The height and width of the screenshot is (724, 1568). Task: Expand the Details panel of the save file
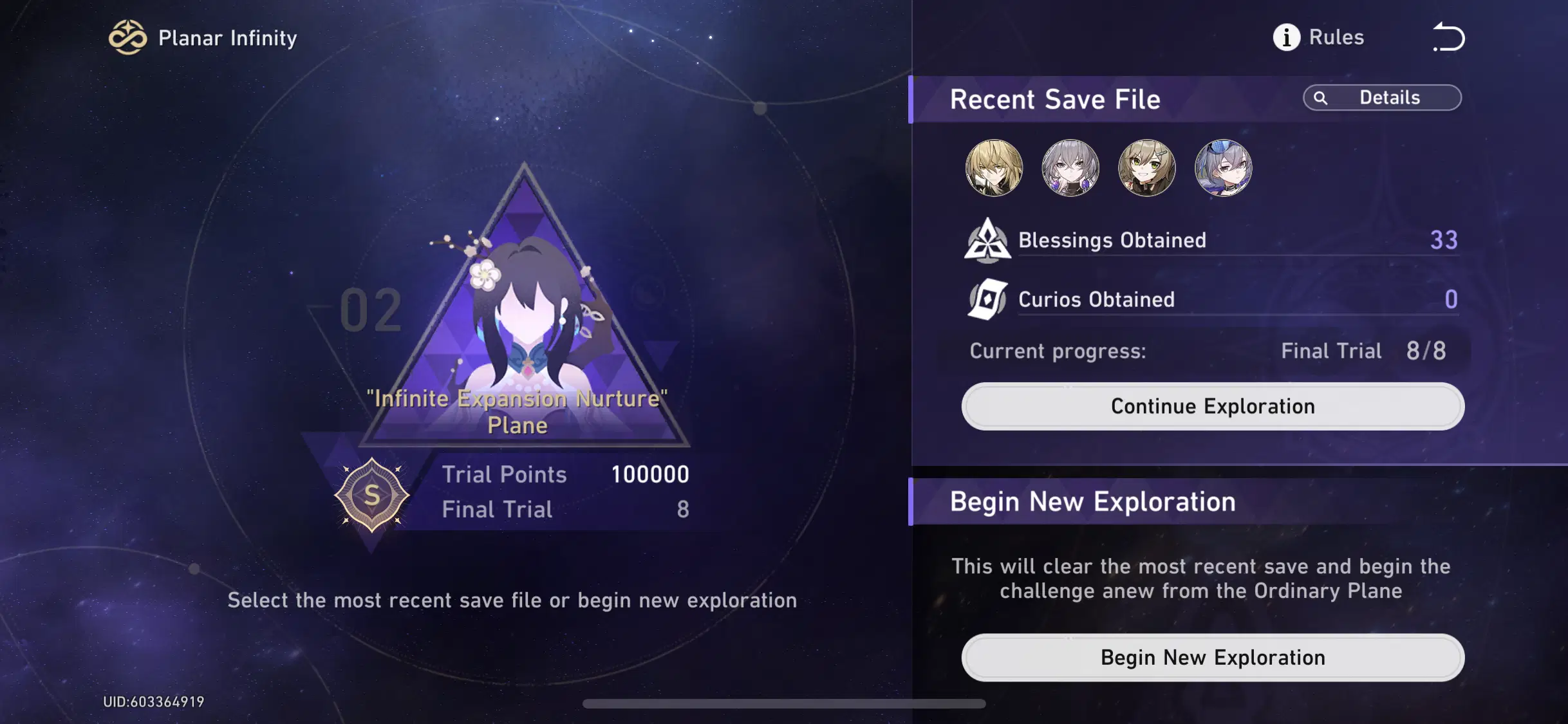pos(1383,98)
